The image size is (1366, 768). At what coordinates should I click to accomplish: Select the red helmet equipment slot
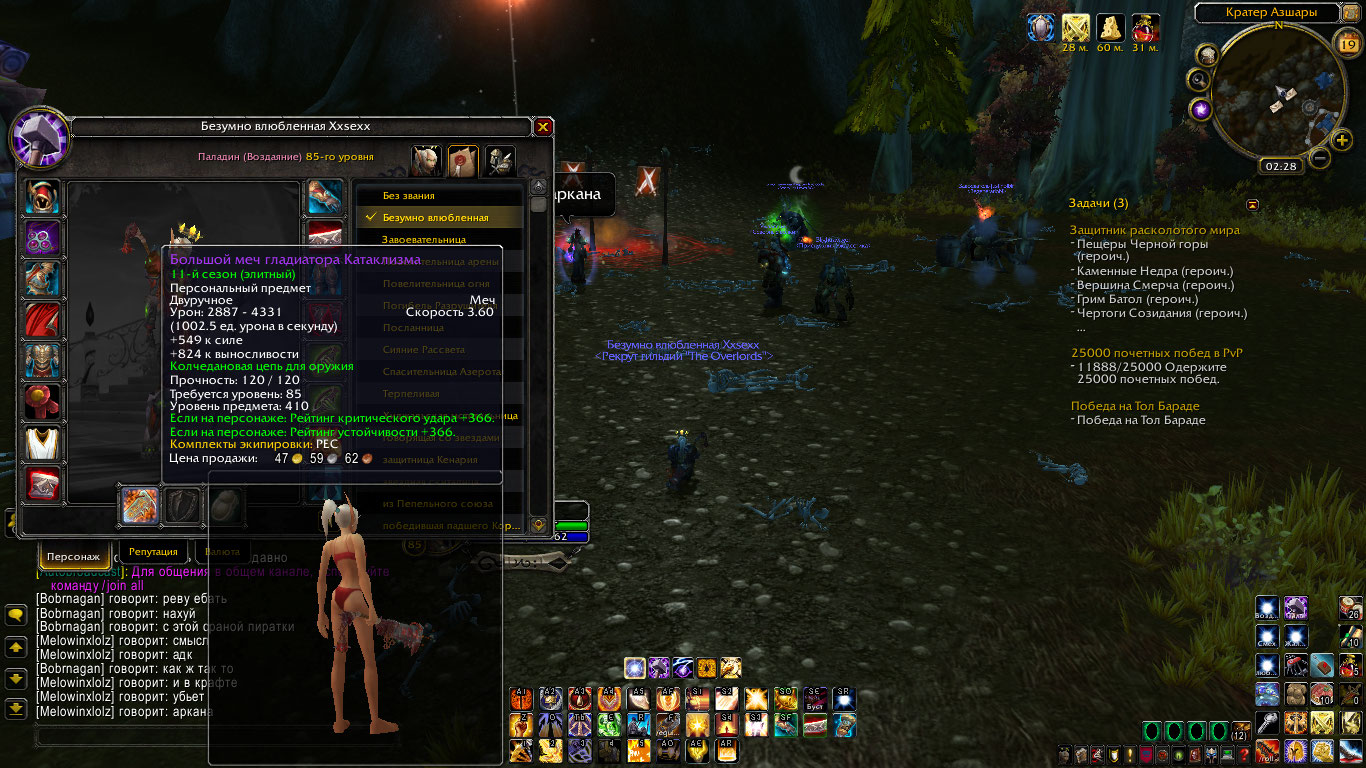[43, 197]
